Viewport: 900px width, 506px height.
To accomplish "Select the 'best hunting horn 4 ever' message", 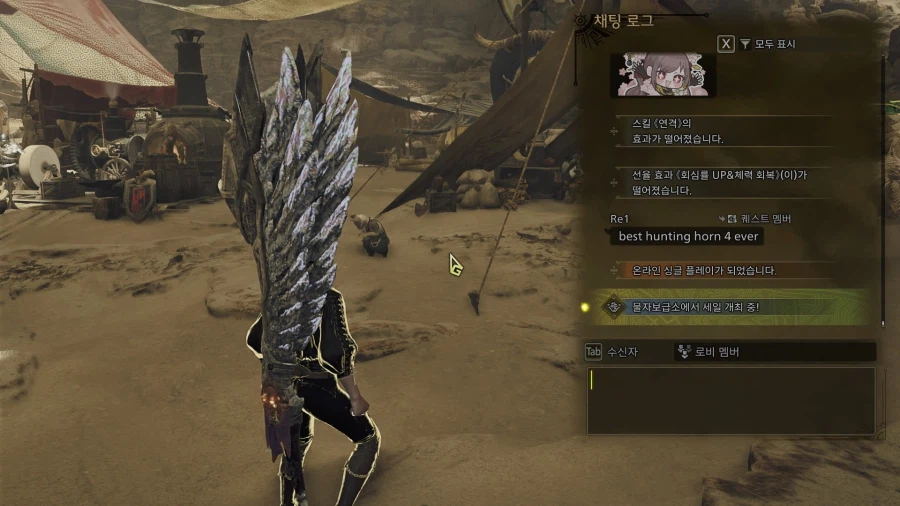I will (688, 237).
